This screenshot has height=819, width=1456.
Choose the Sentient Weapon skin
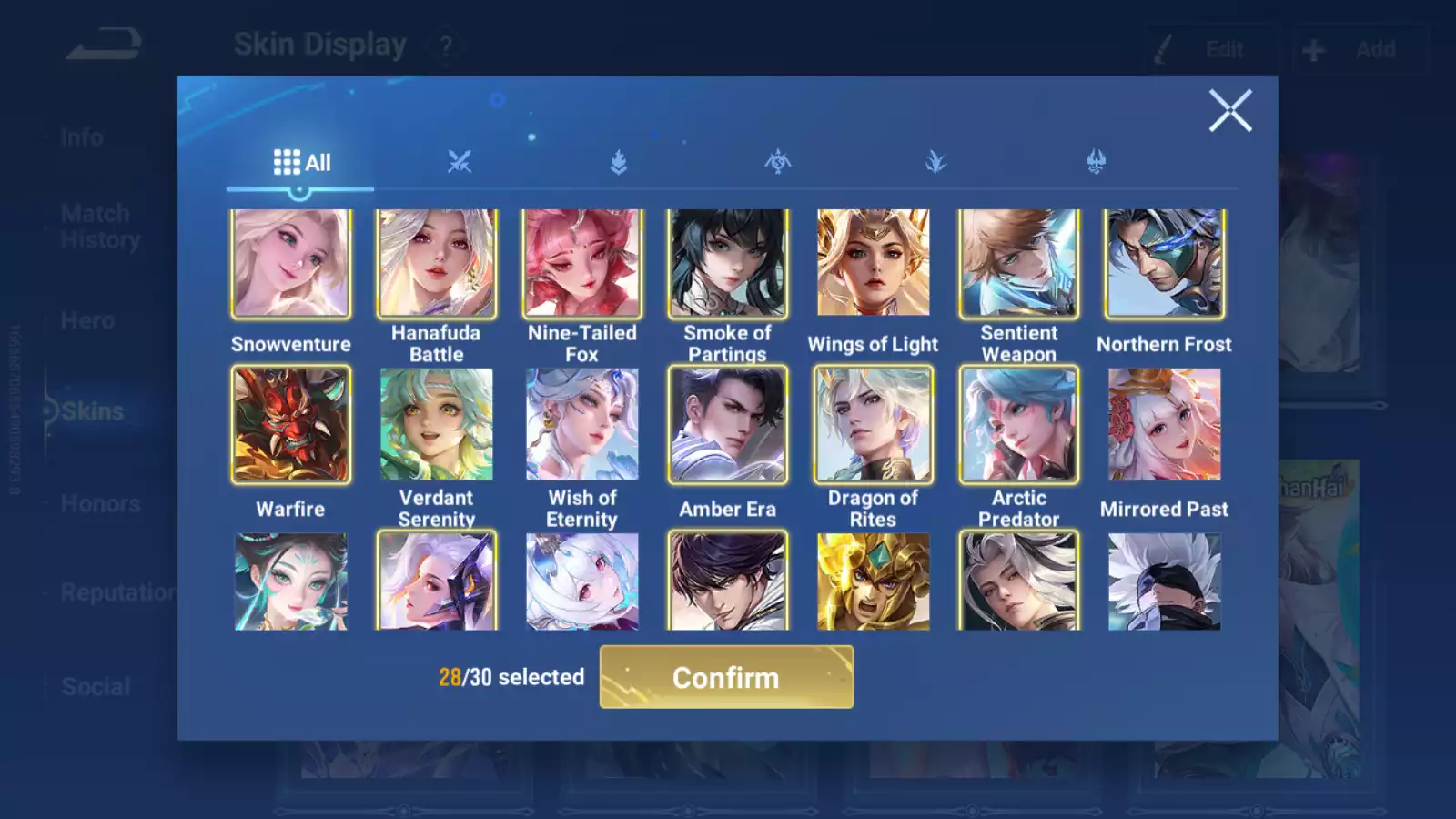(x=1019, y=264)
